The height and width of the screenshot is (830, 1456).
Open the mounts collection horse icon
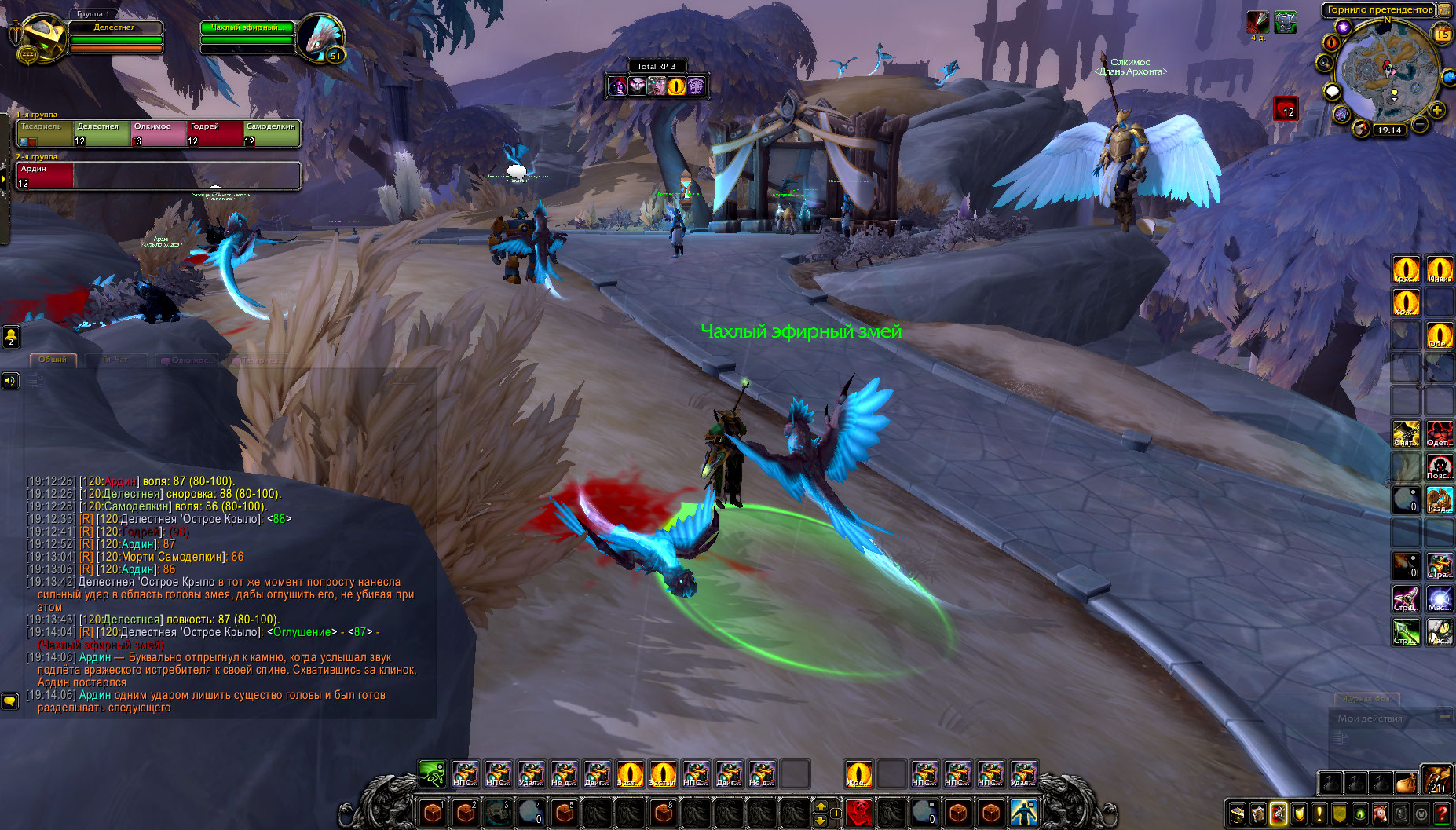1381,814
